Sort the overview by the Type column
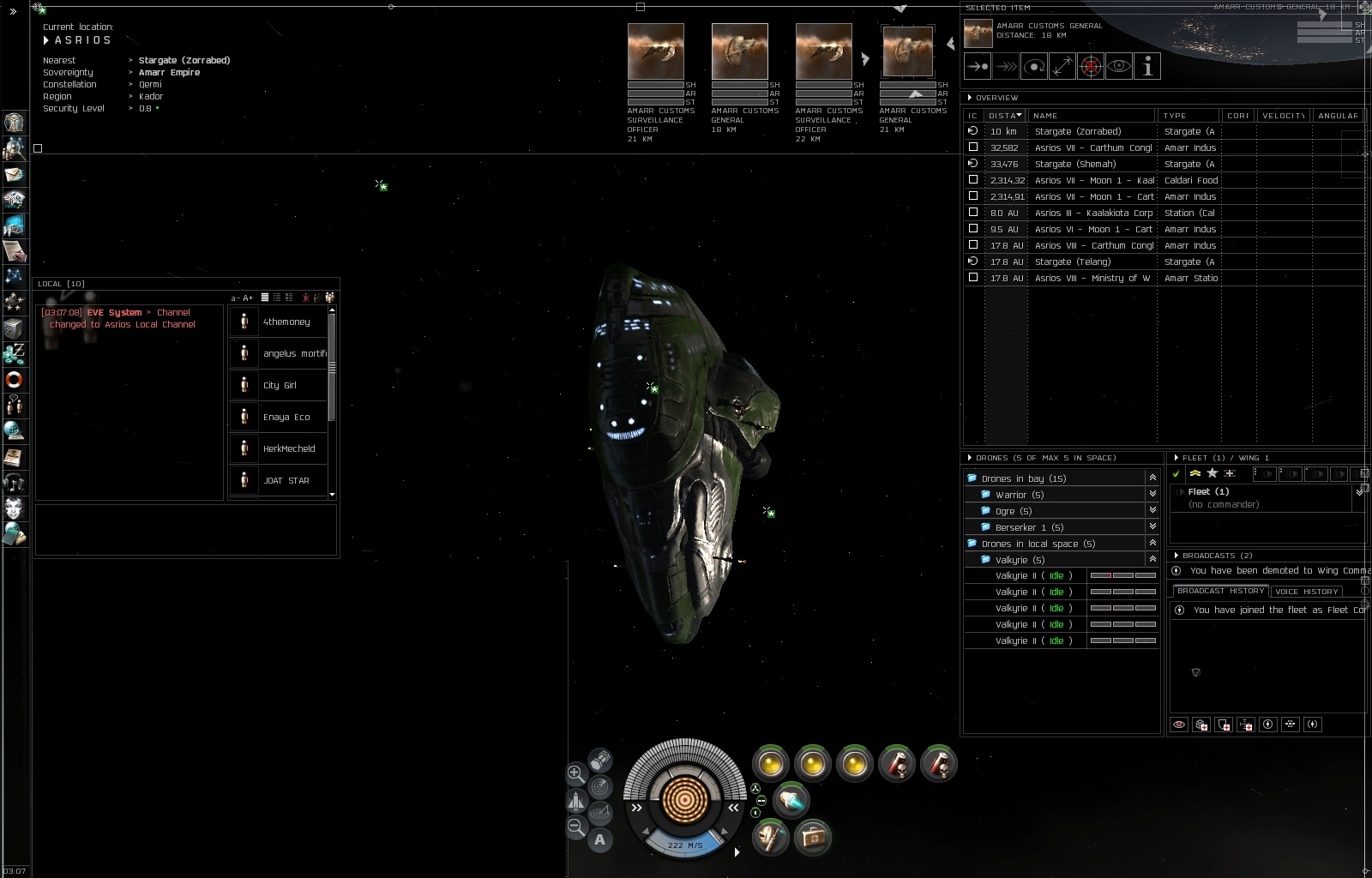 (1188, 115)
